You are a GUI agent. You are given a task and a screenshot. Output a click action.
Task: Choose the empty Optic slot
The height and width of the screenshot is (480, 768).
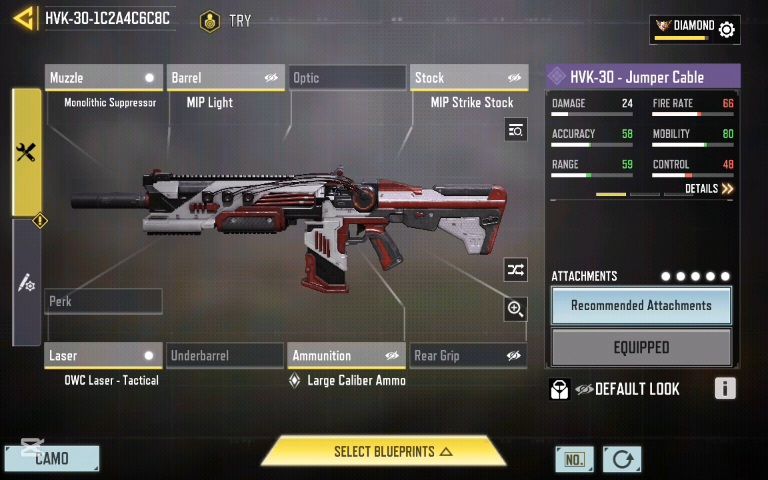point(346,78)
